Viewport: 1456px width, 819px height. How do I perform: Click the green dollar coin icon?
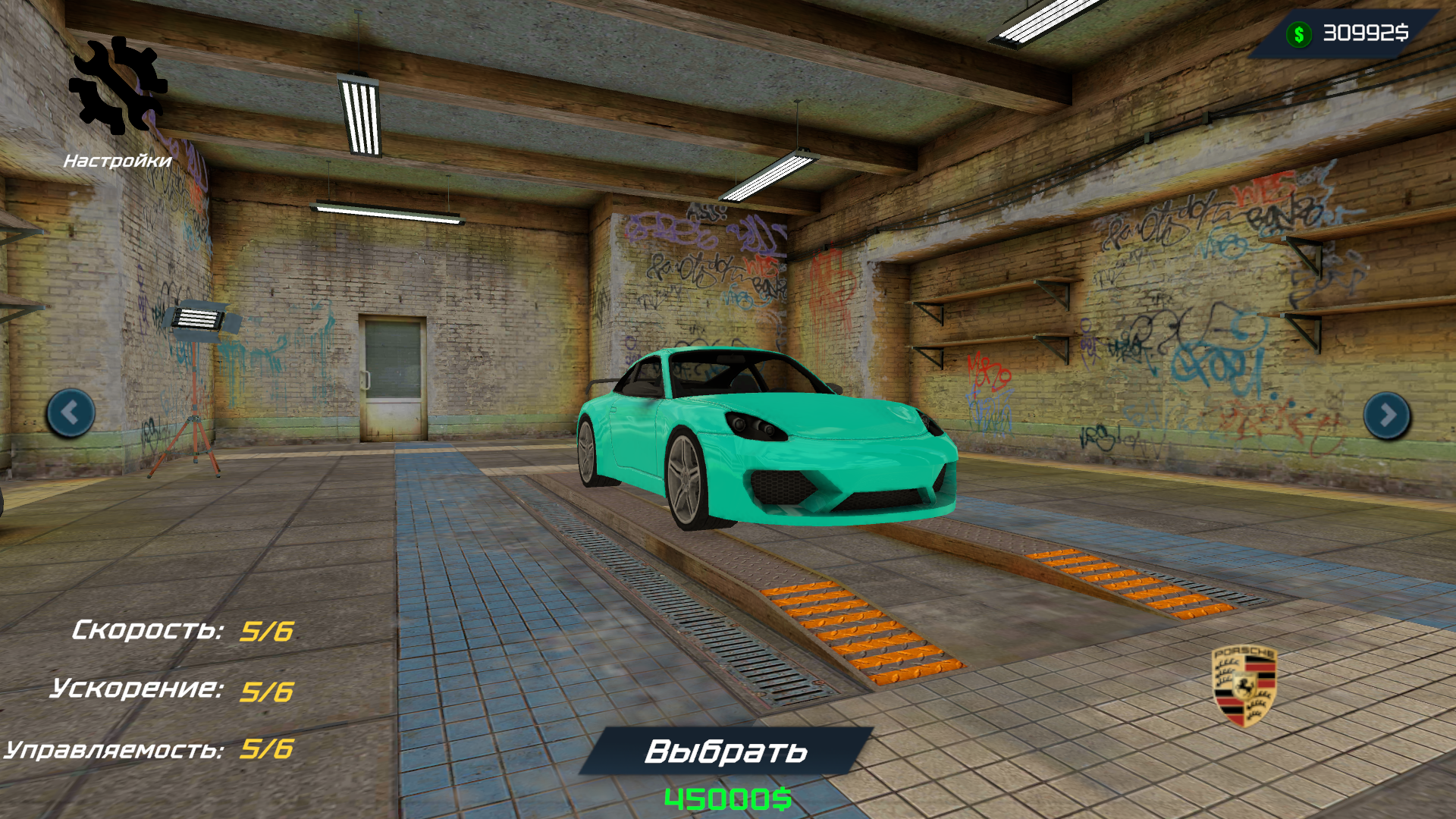click(x=1299, y=32)
